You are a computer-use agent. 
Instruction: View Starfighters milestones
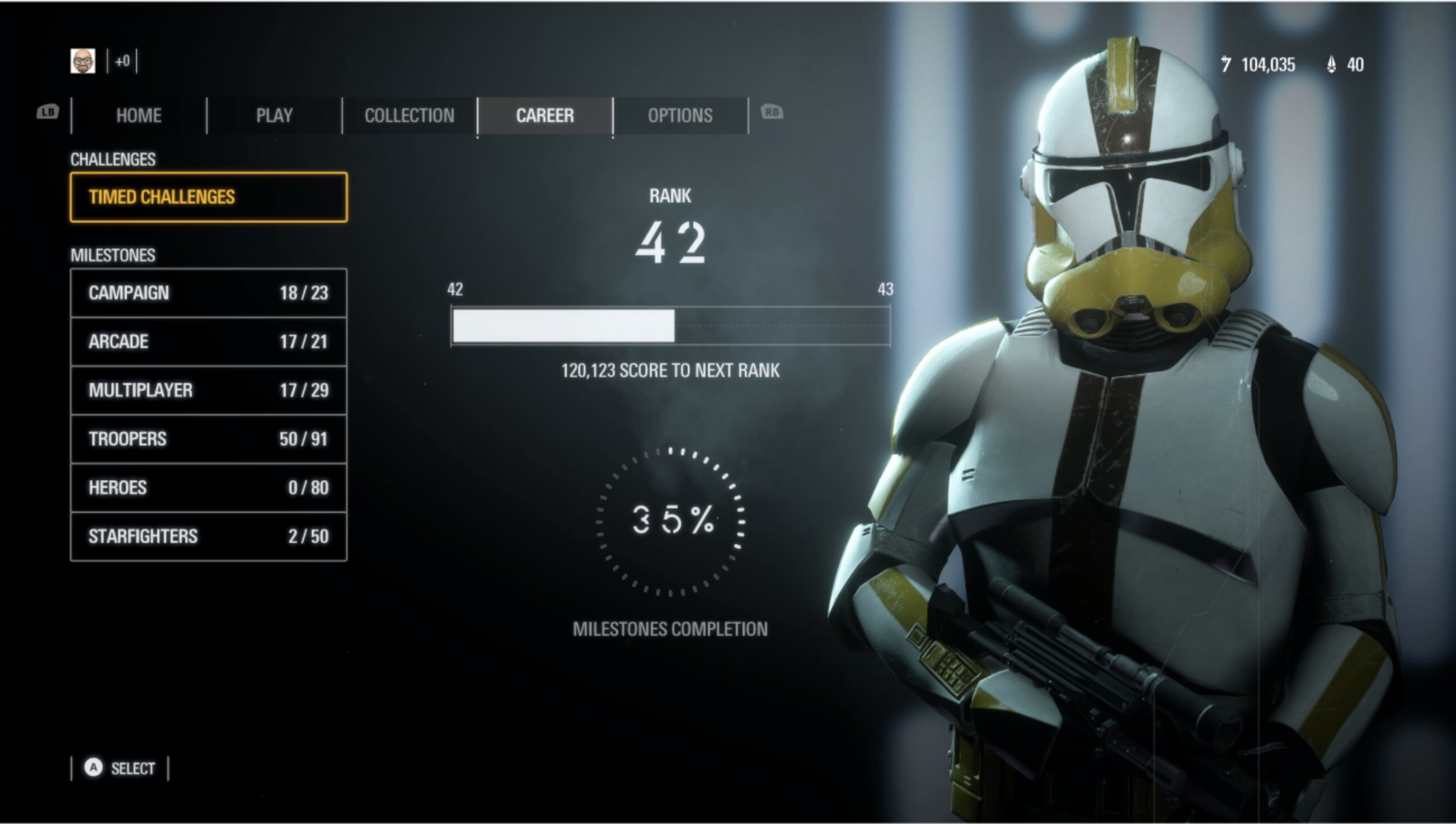(x=208, y=536)
